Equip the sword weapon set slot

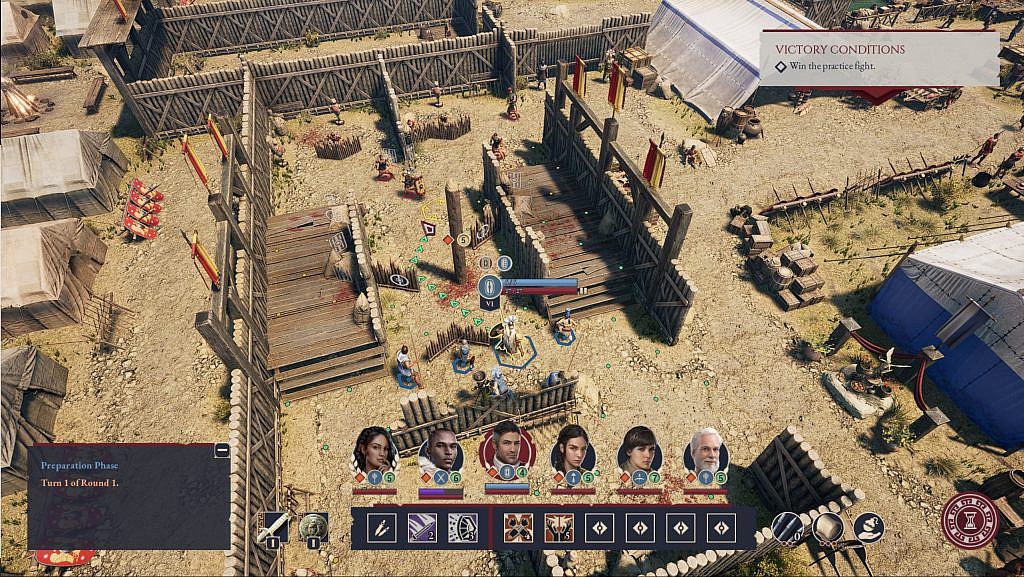coord(272,527)
